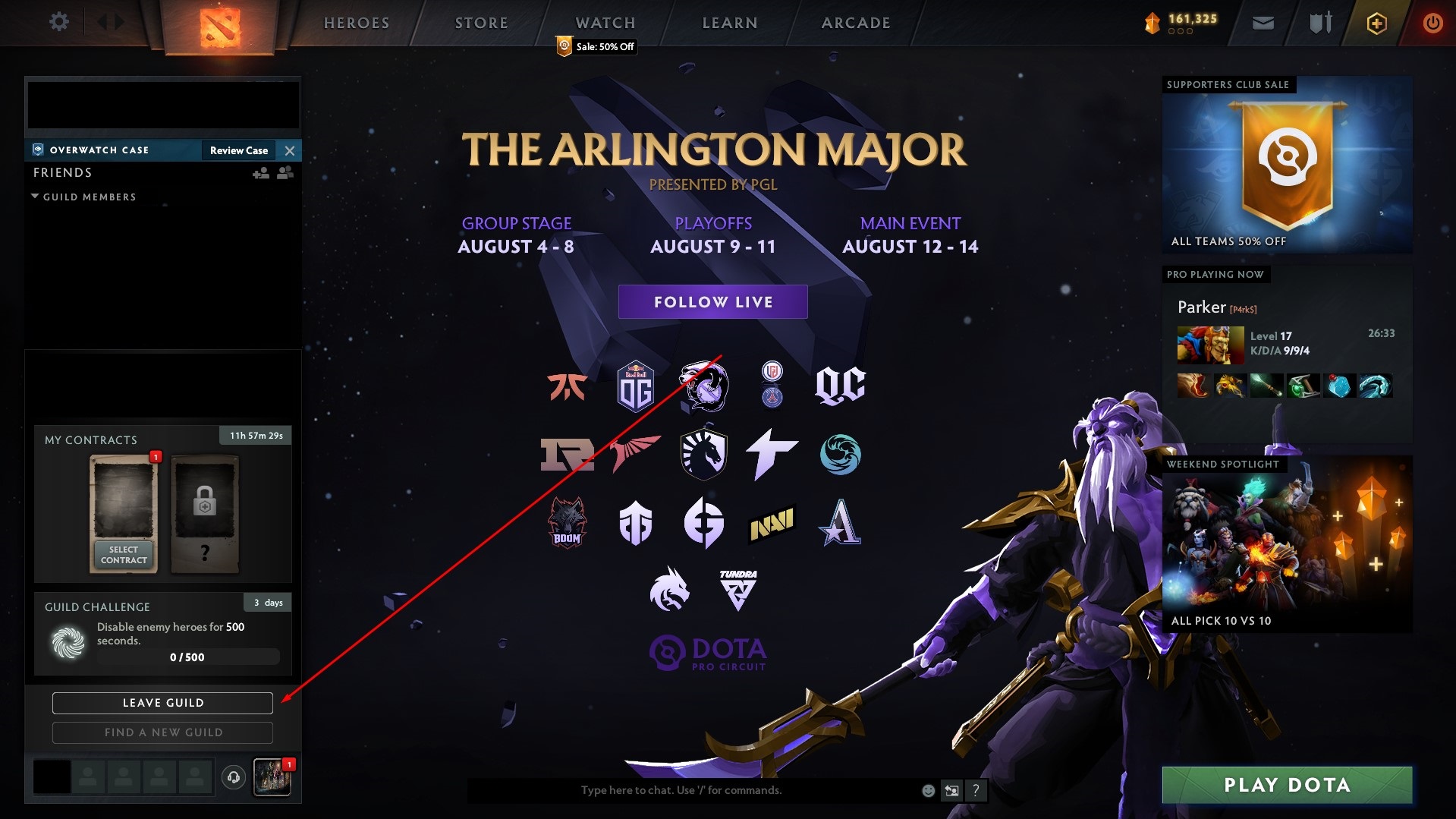Click the red power quit button
This screenshot has height=819, width=1456.
[x=1432, y=23]
